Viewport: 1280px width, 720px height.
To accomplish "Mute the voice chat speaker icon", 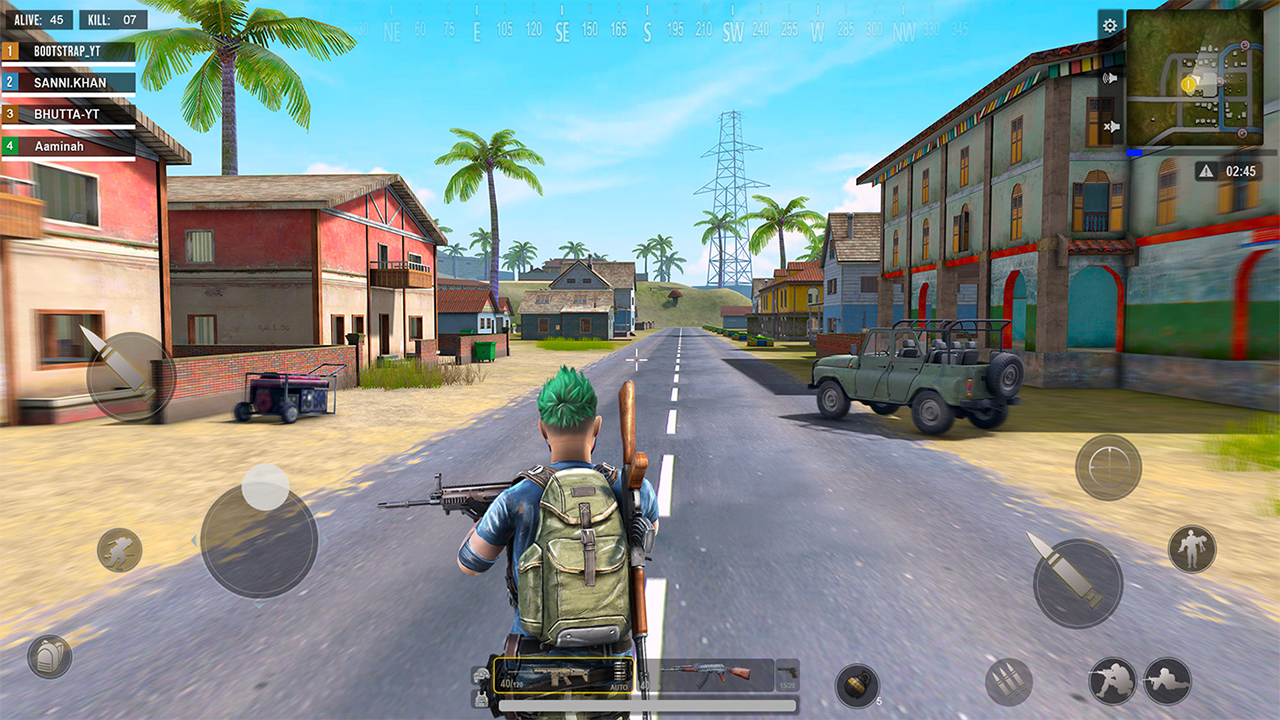I will click(1110, 78).
